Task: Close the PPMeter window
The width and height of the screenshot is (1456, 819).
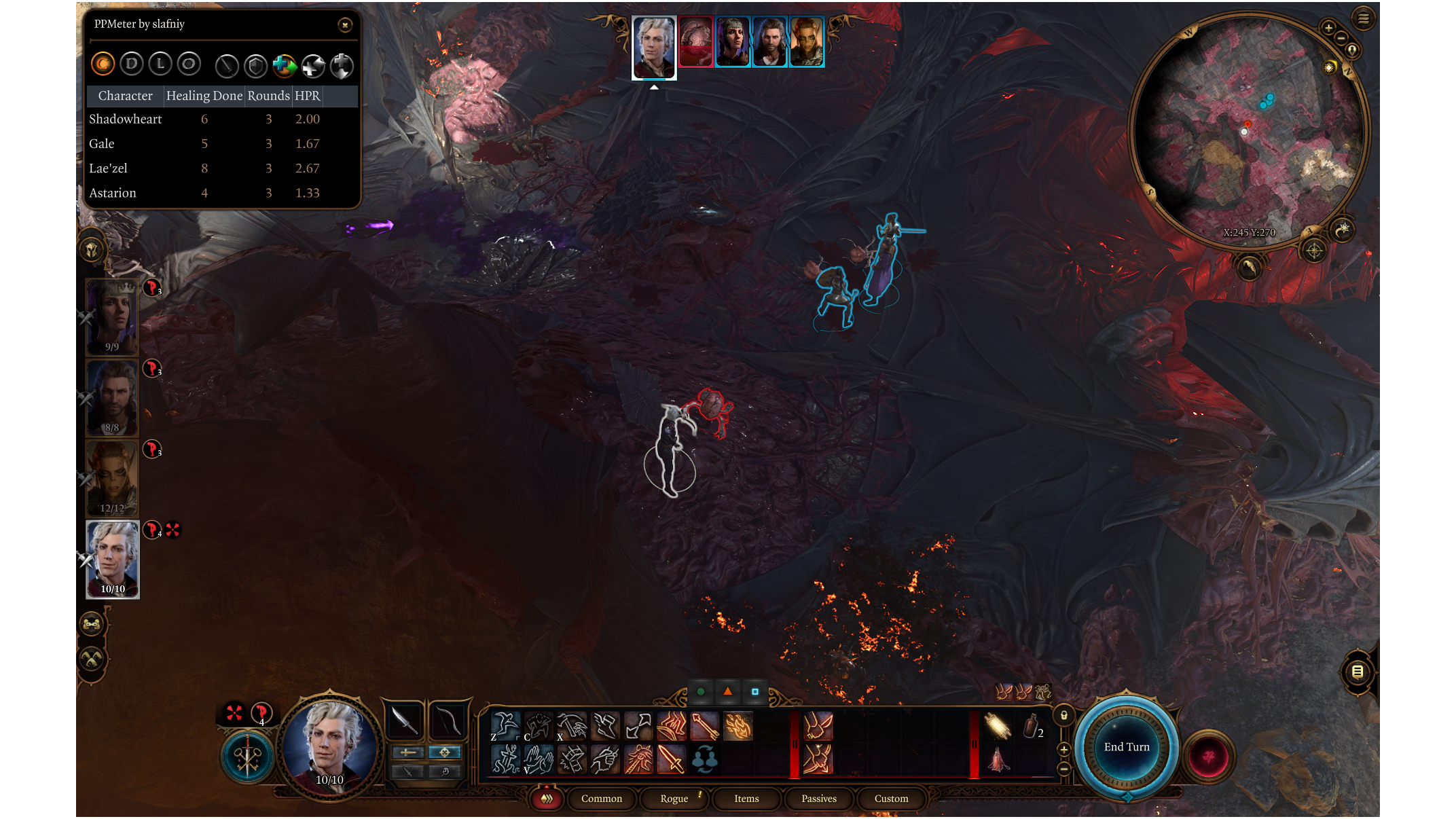Action: [345, 25]
